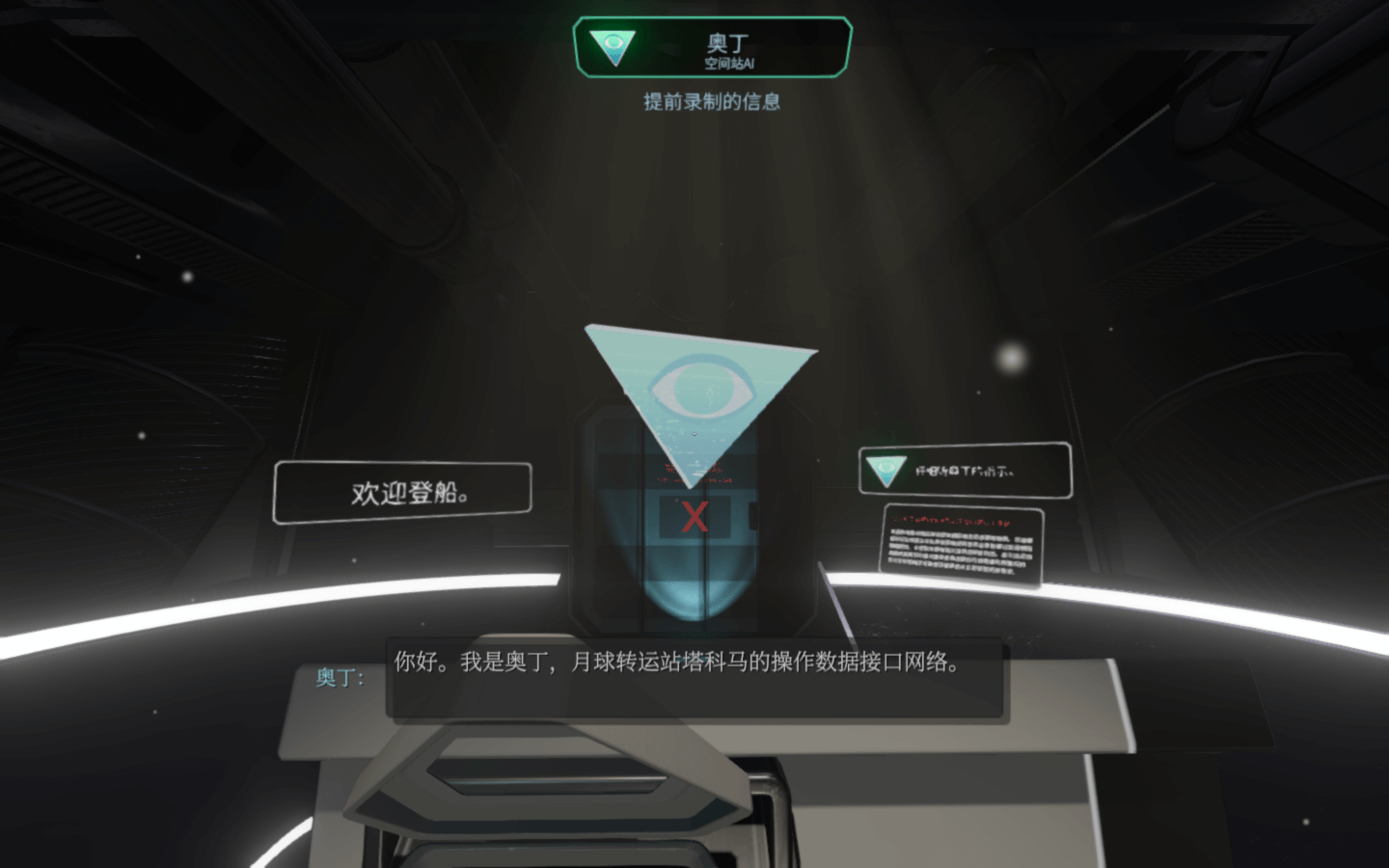Select the 奥丁 空间站AI banner
1389x868 pixels.
[x=712, y=47]
